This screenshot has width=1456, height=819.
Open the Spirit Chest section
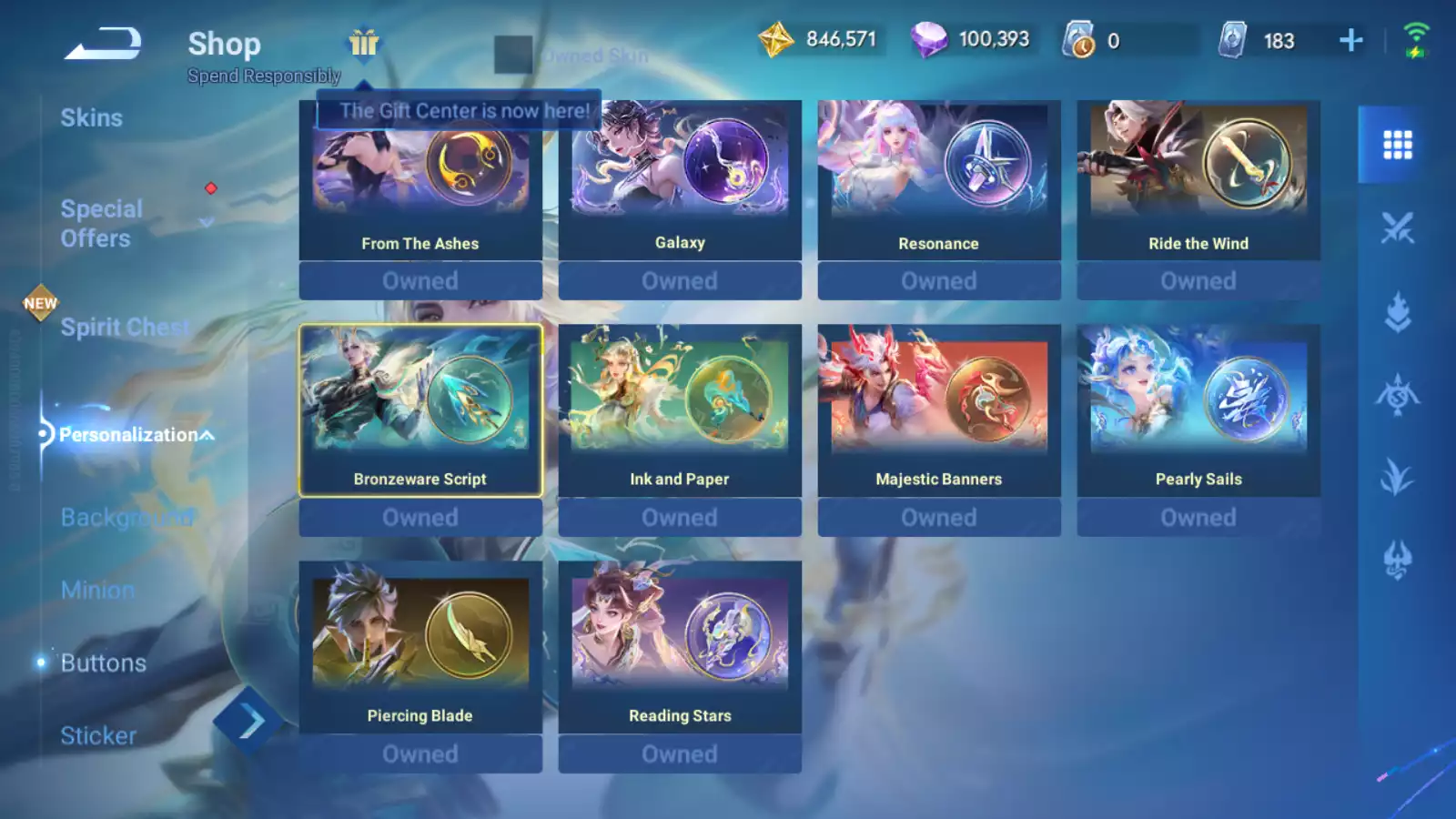point(124,327)
